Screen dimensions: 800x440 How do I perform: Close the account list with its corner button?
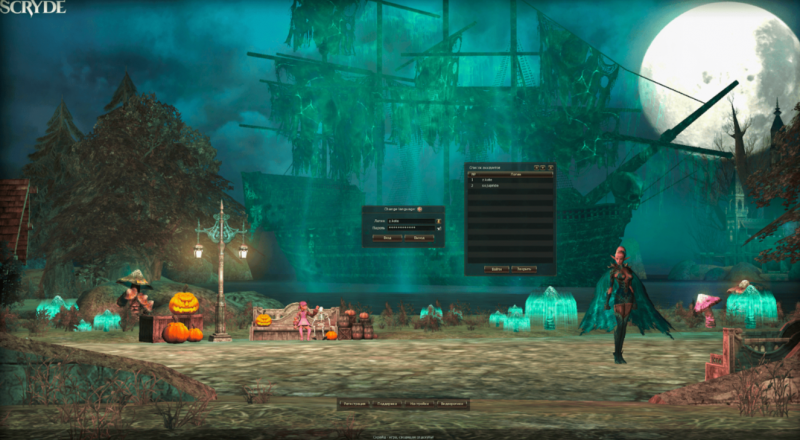tap(549, 166)
